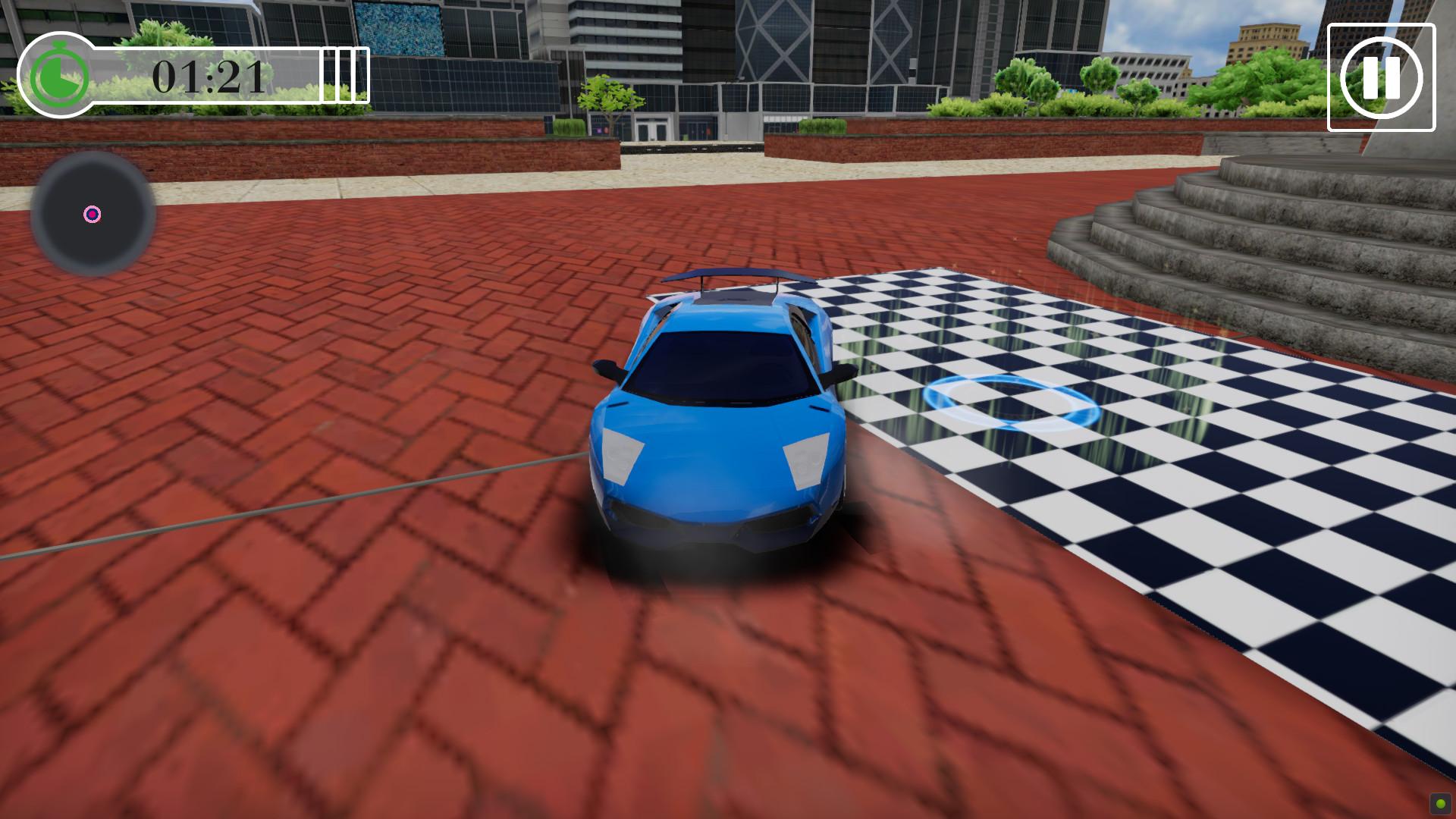Click the middle vertical bar segment
Viewport: 1456px width, 819px height.
pyautogui.click(x=345, y=75)
